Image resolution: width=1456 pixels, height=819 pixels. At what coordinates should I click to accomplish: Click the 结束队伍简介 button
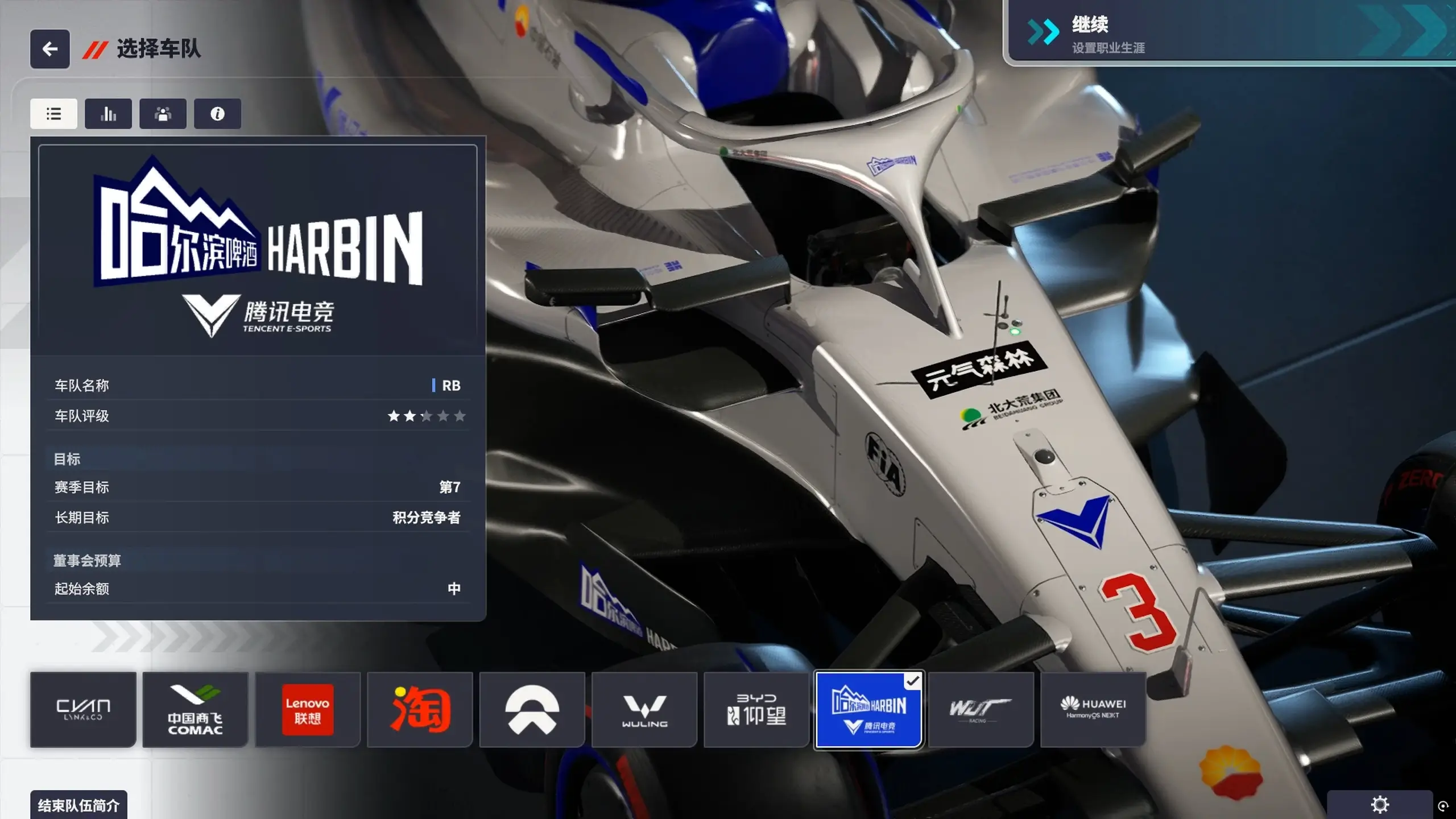pyautogui.click(x=78, y=805)
